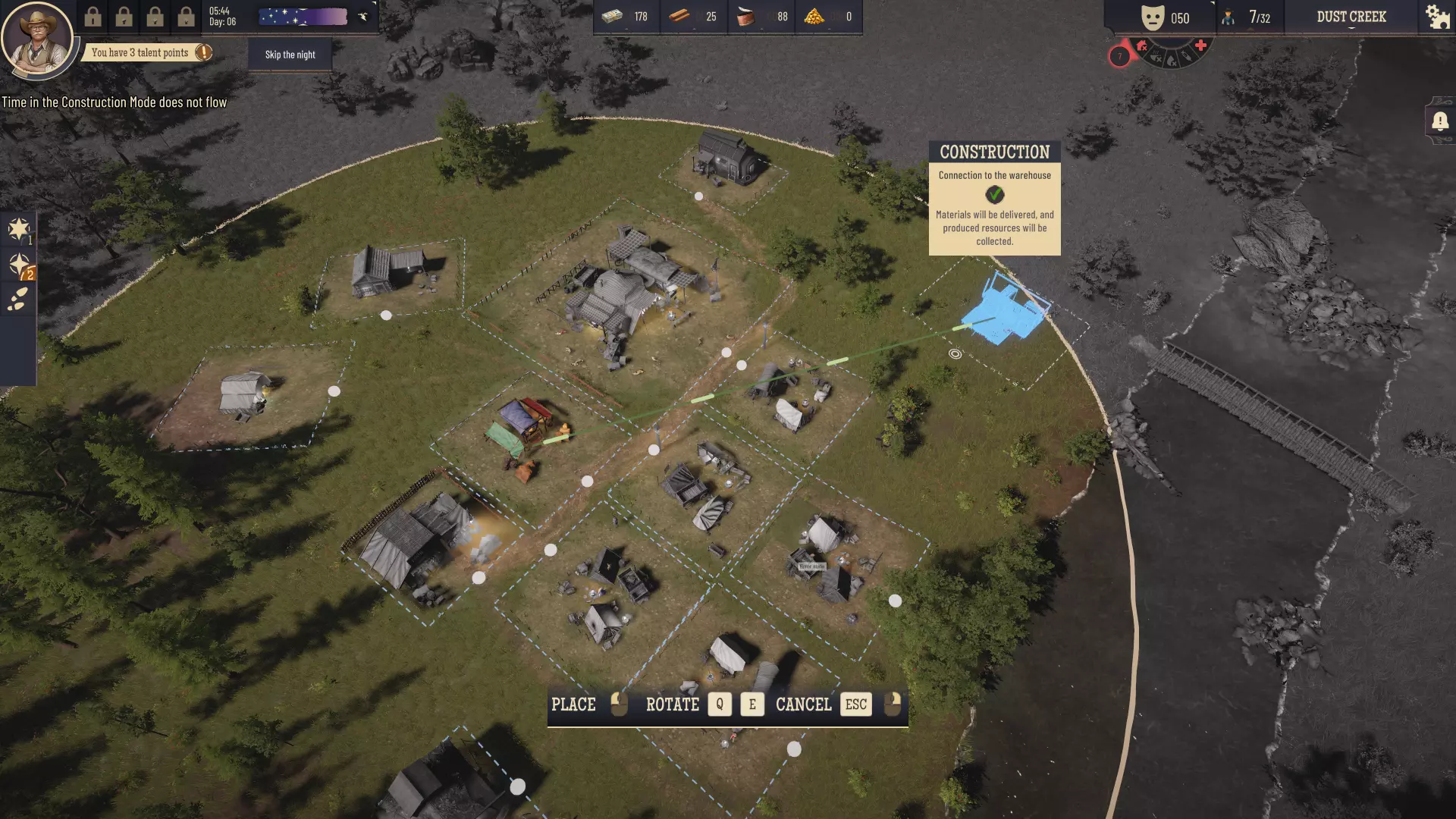
Task: Open the first locked padlock slot
Action: click(94, 16)
